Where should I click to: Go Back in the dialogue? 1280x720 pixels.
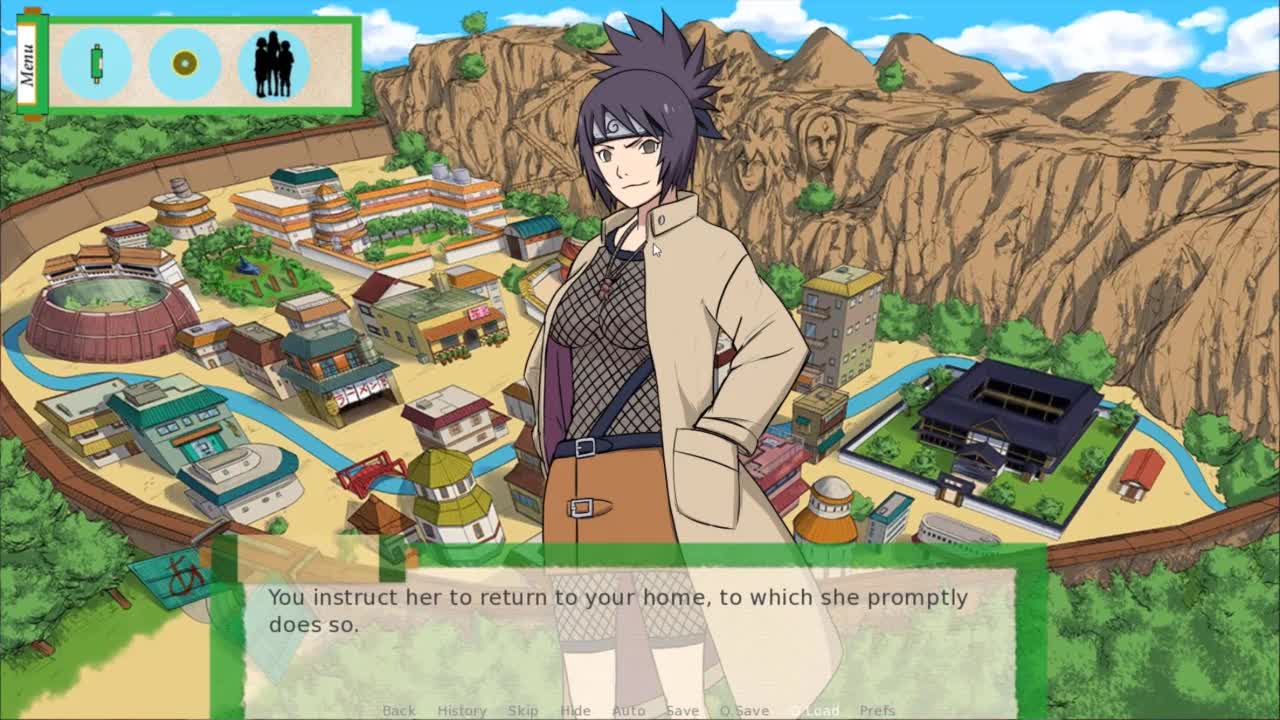point(398,711)
